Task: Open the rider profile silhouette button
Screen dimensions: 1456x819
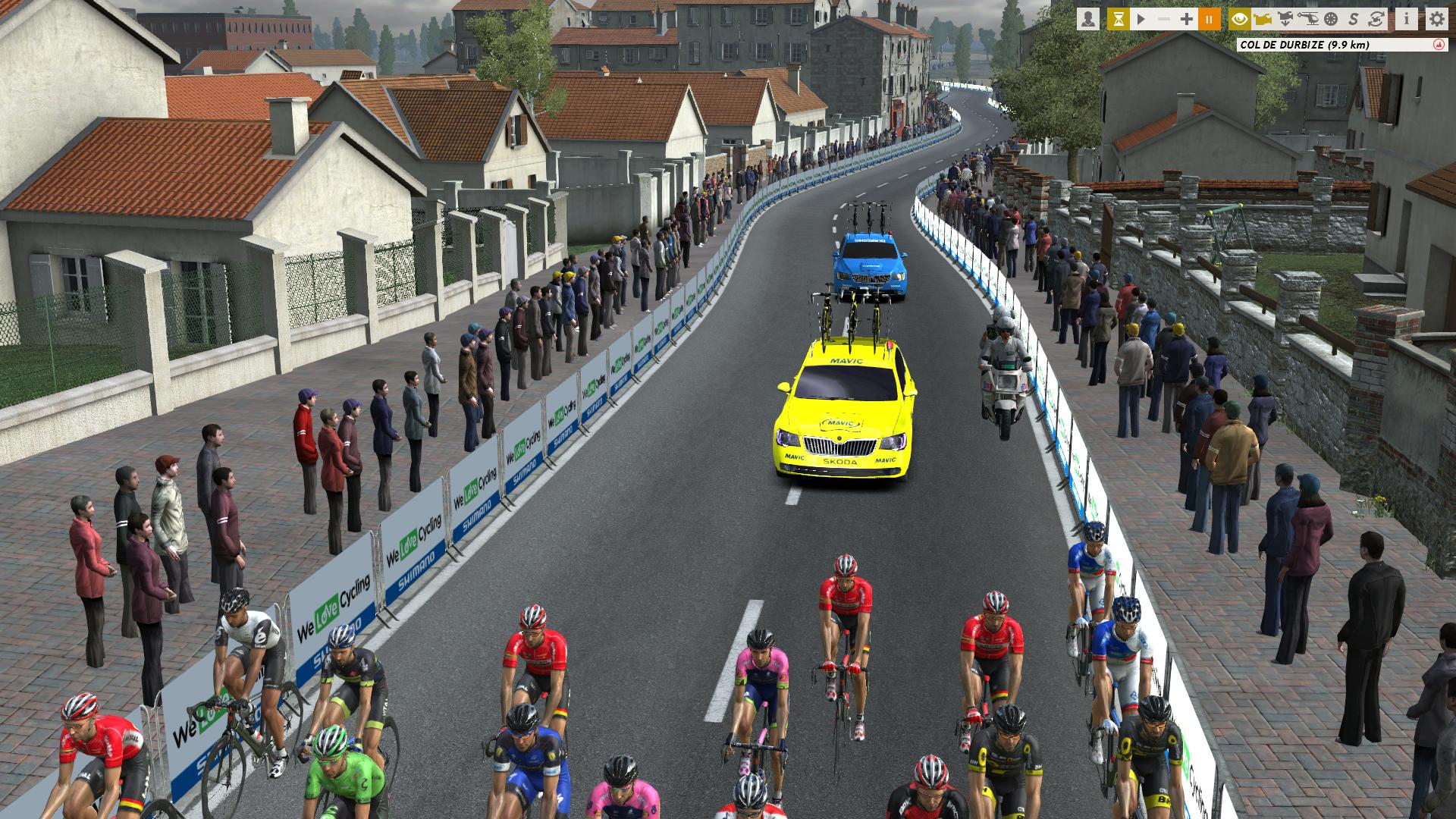Action: [1088, 19]
